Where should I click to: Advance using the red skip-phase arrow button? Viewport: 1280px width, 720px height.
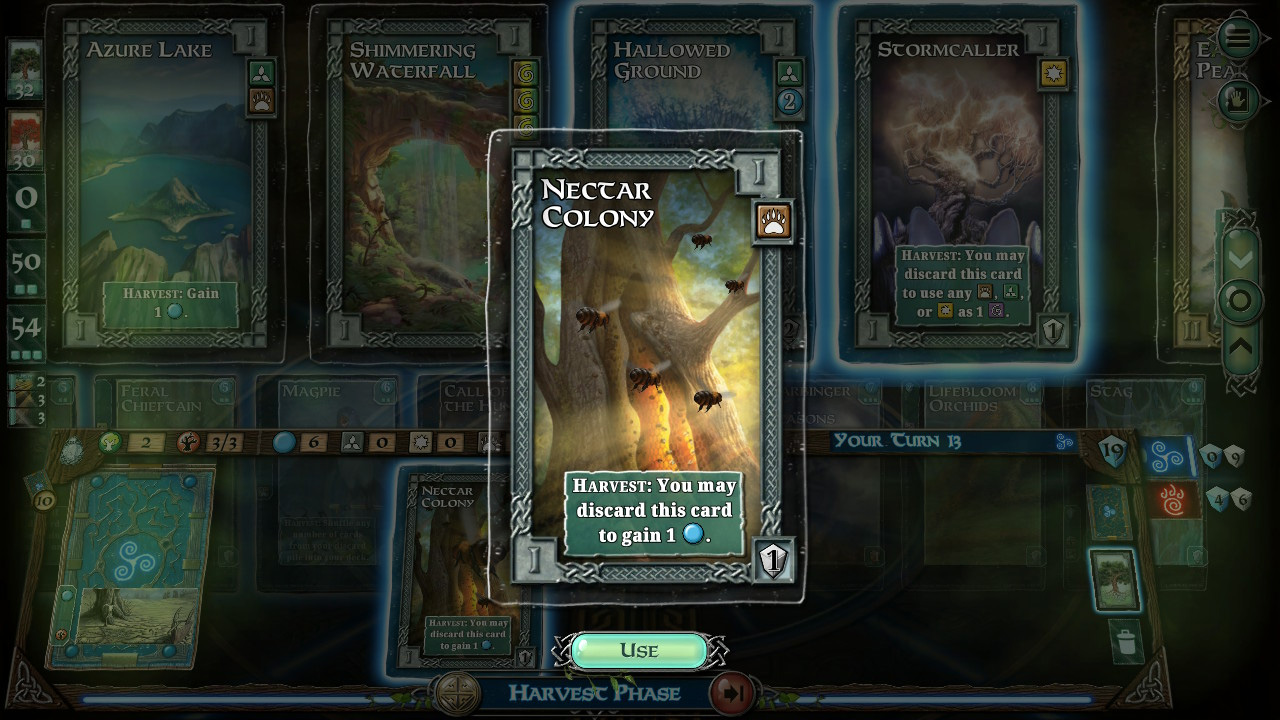pyautogui.click(x=732, y=692)
